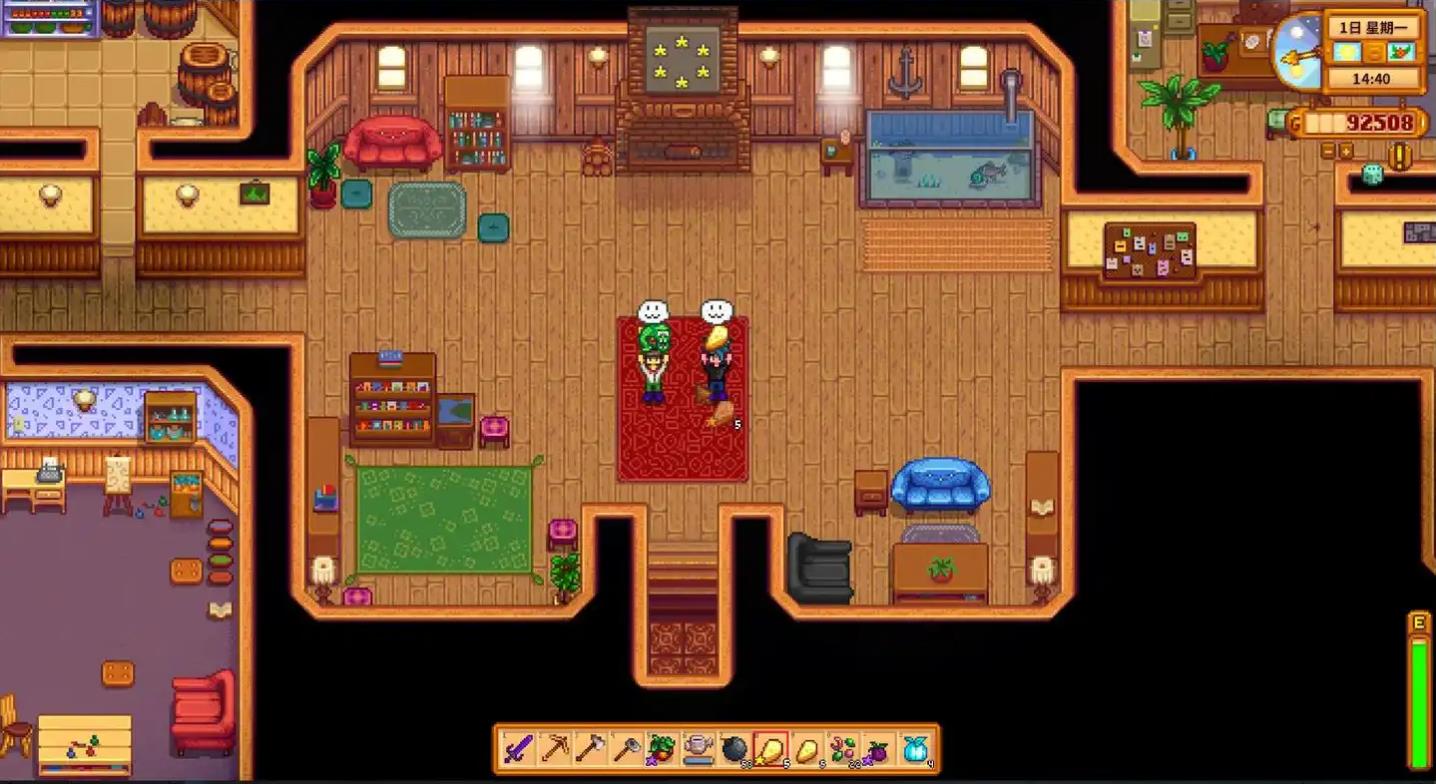Select the gold-star cheese slot

pyautogui.click(x=770, y=748)
